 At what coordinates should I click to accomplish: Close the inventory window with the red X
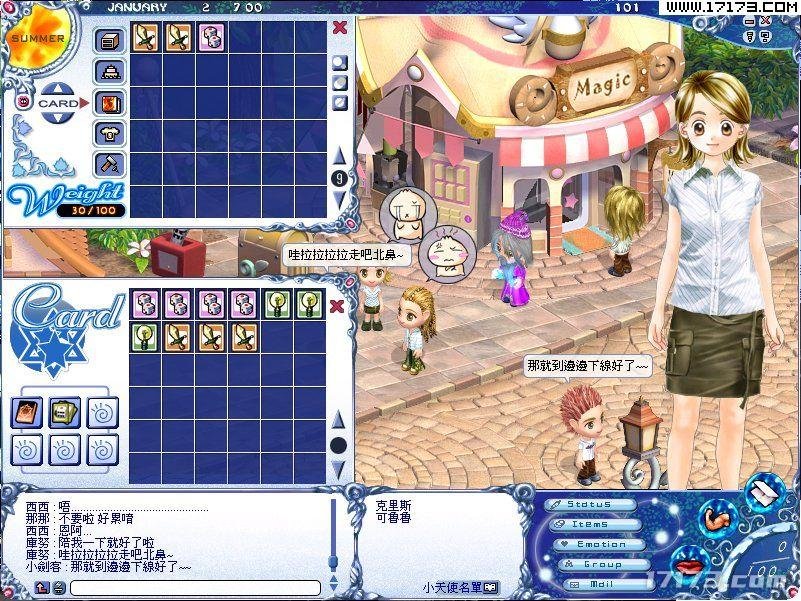(339, 27)
